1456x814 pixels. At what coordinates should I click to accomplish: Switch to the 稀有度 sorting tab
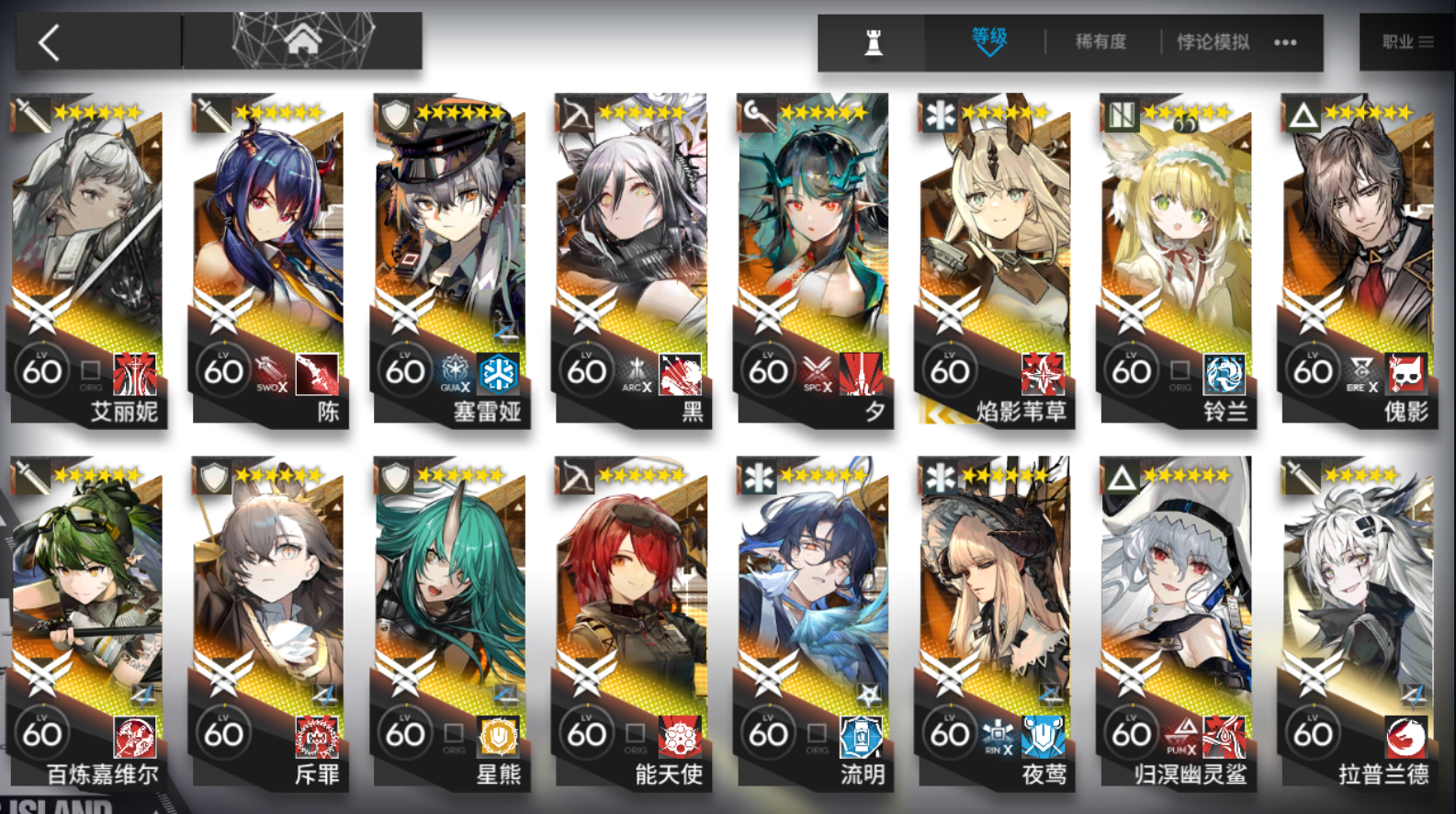[1099, 40]
